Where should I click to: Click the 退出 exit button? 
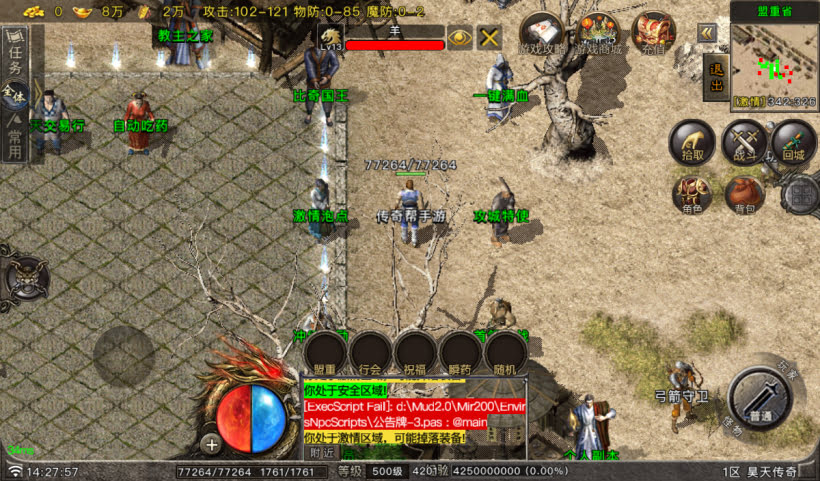(716, 77)
